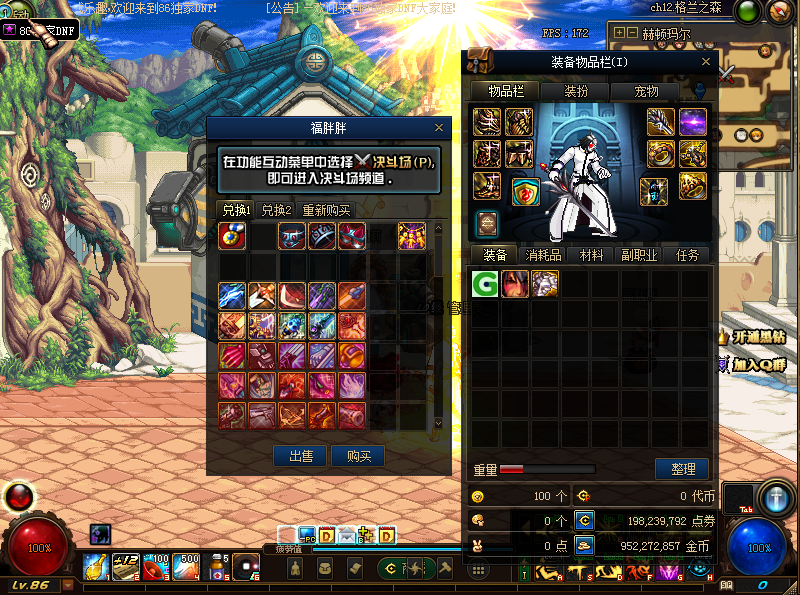Select the green G item in inventory

(x=486, y=283)
